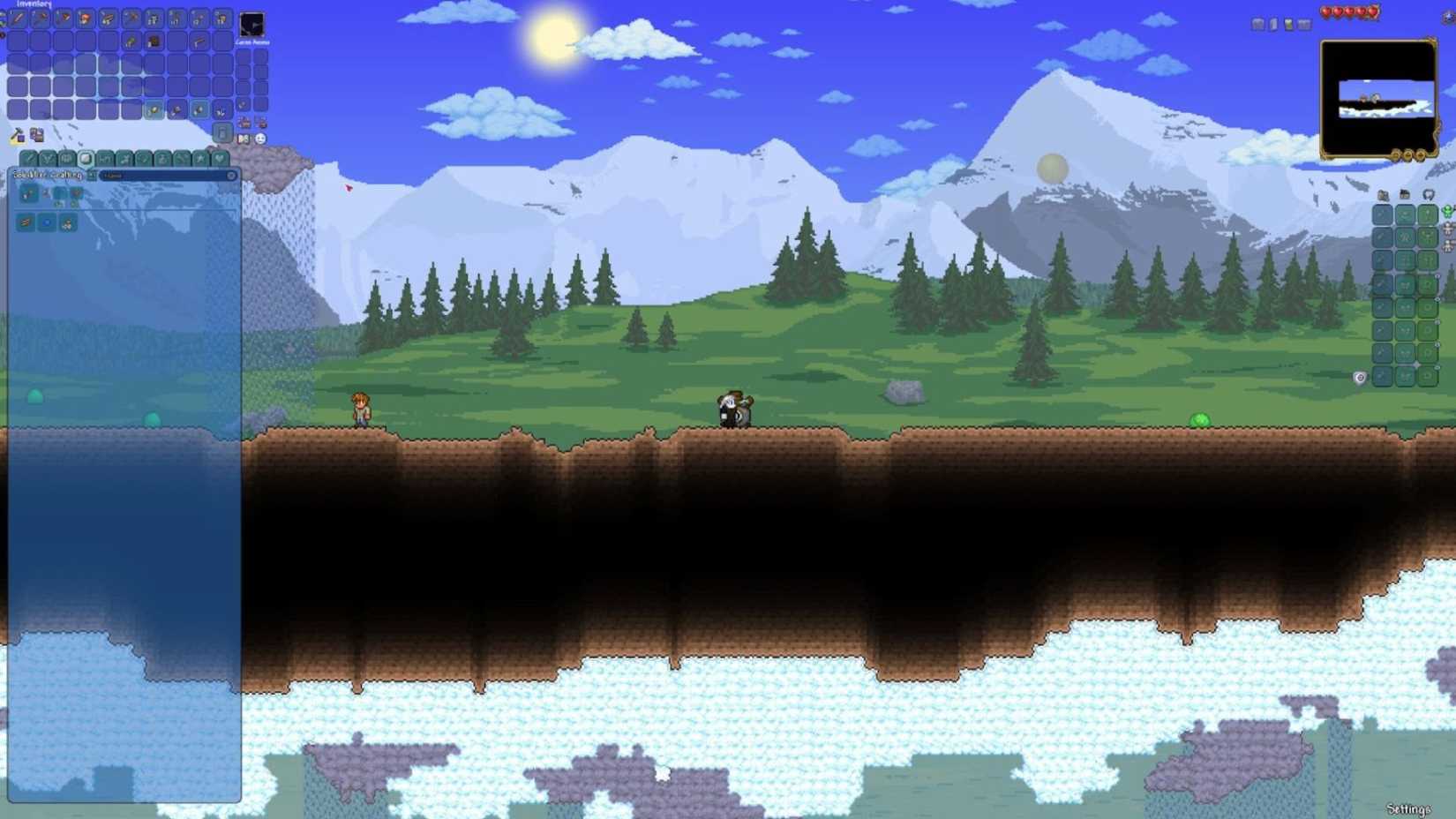Open Camera Mode
Viewport: 1456px width, 819px height.
tap(251, 24)
